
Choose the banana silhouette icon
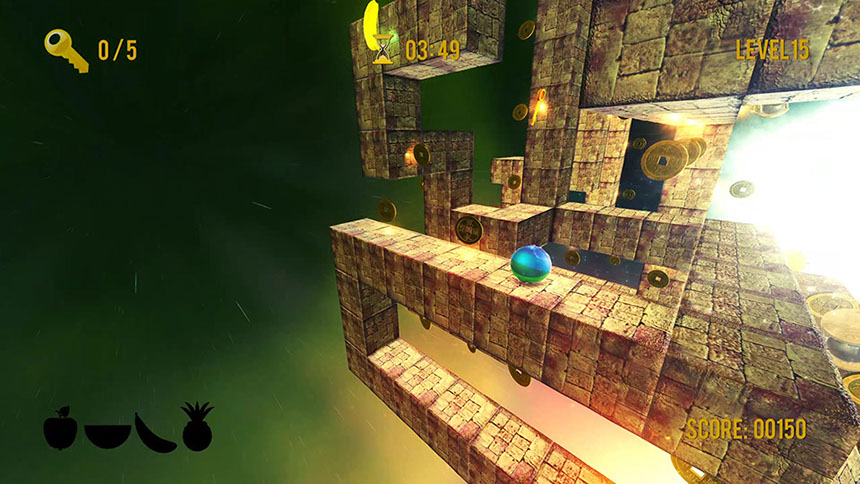tap(155, 432)
